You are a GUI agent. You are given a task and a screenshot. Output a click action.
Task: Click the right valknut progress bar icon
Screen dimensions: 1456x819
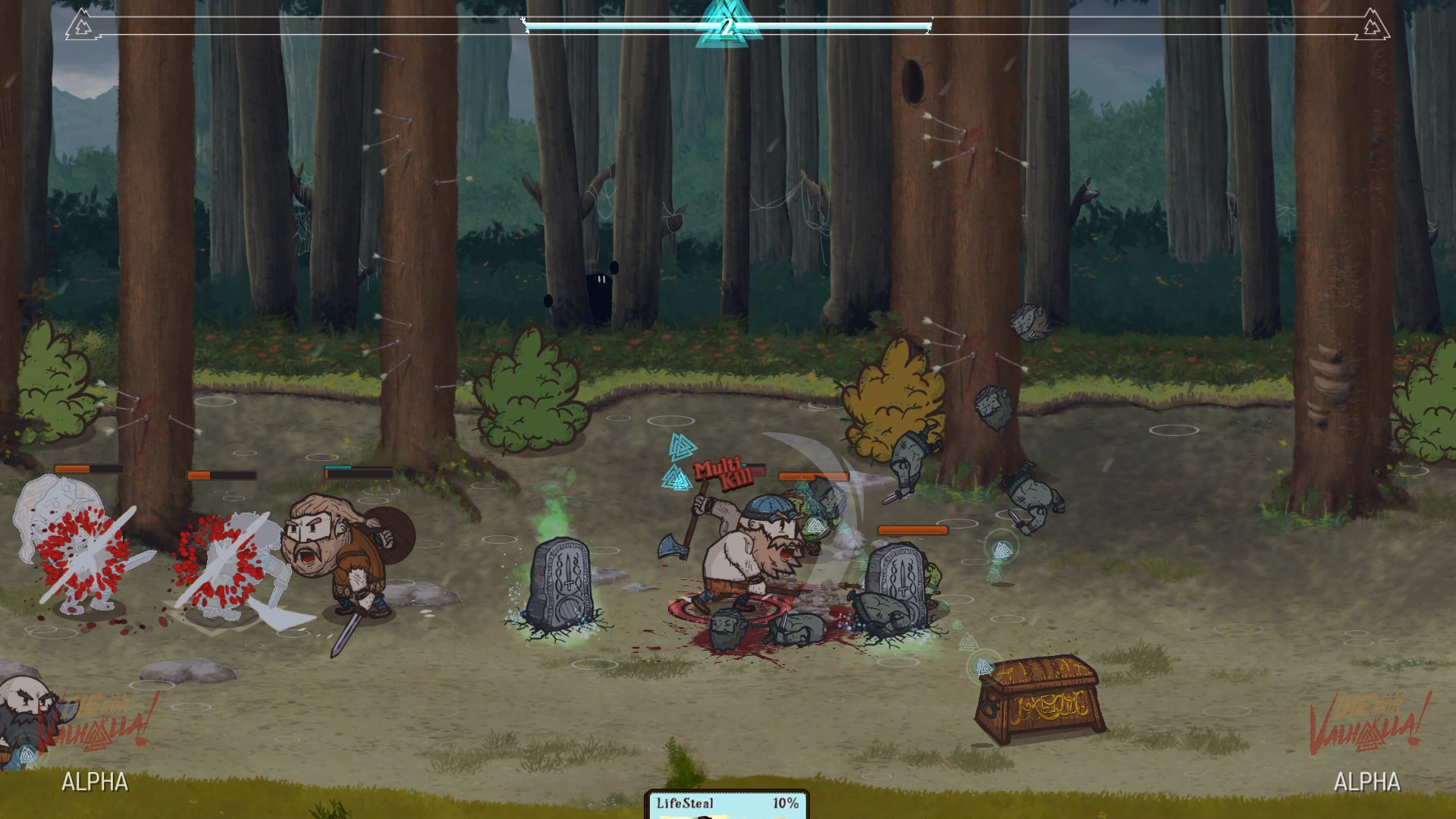(1372, 24)
